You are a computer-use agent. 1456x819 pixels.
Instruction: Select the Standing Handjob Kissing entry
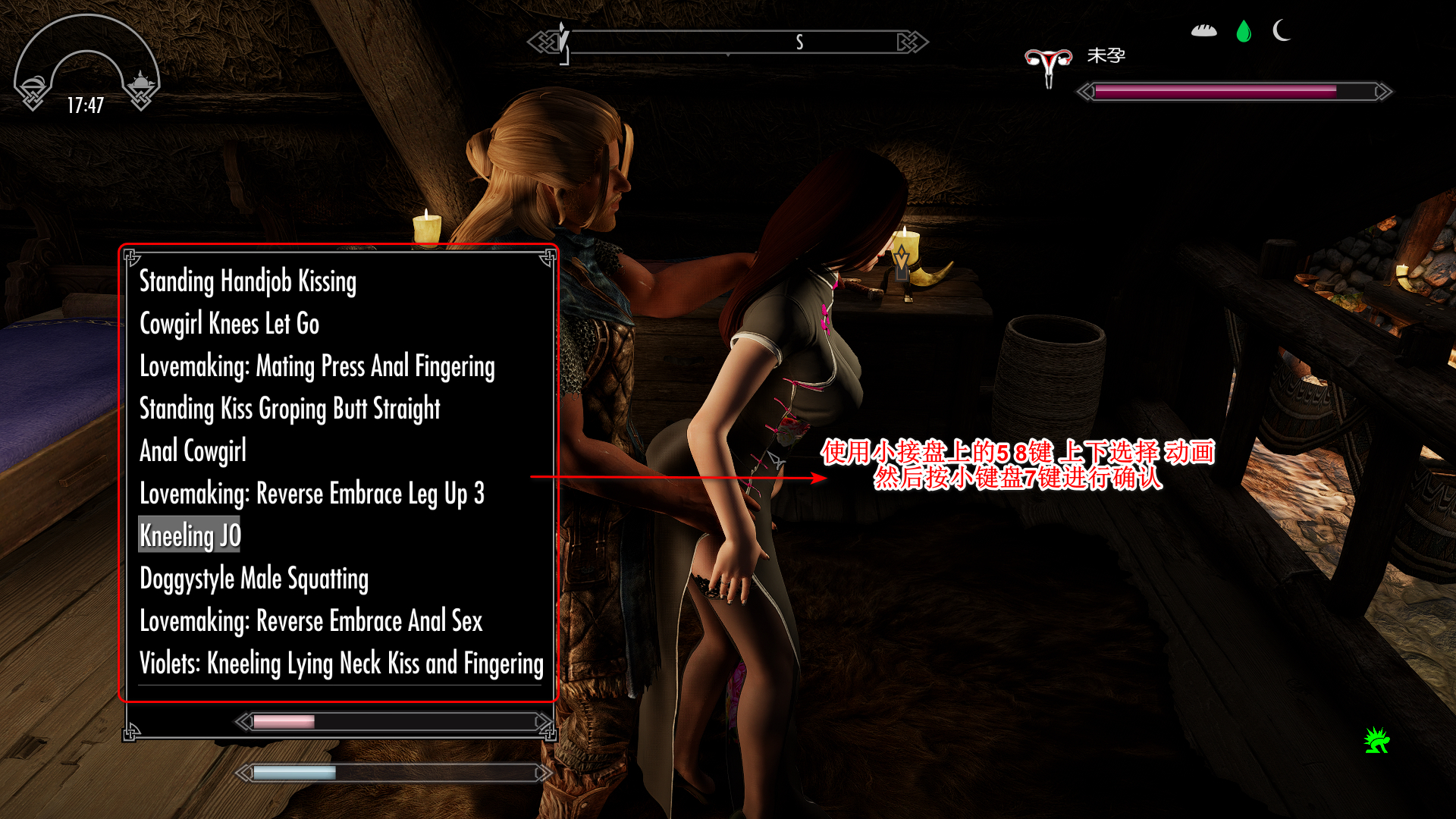(247, 281)
